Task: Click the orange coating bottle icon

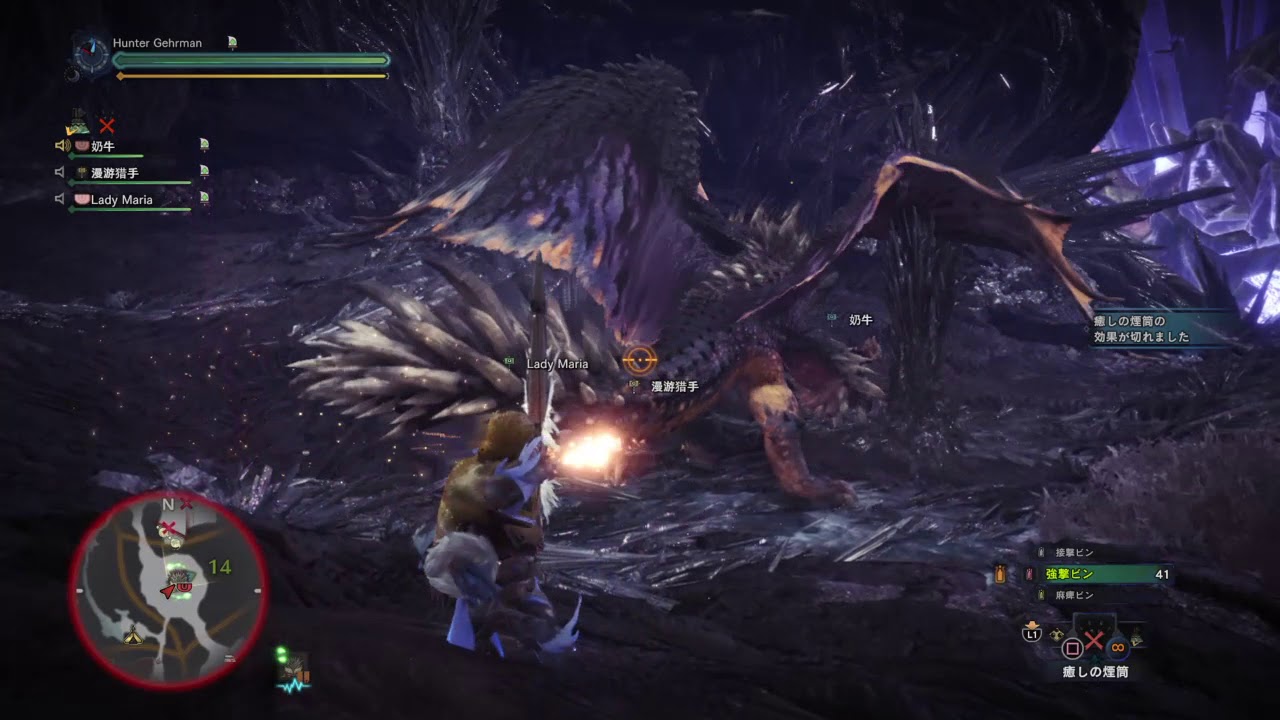Action: tap(1000, 575)
